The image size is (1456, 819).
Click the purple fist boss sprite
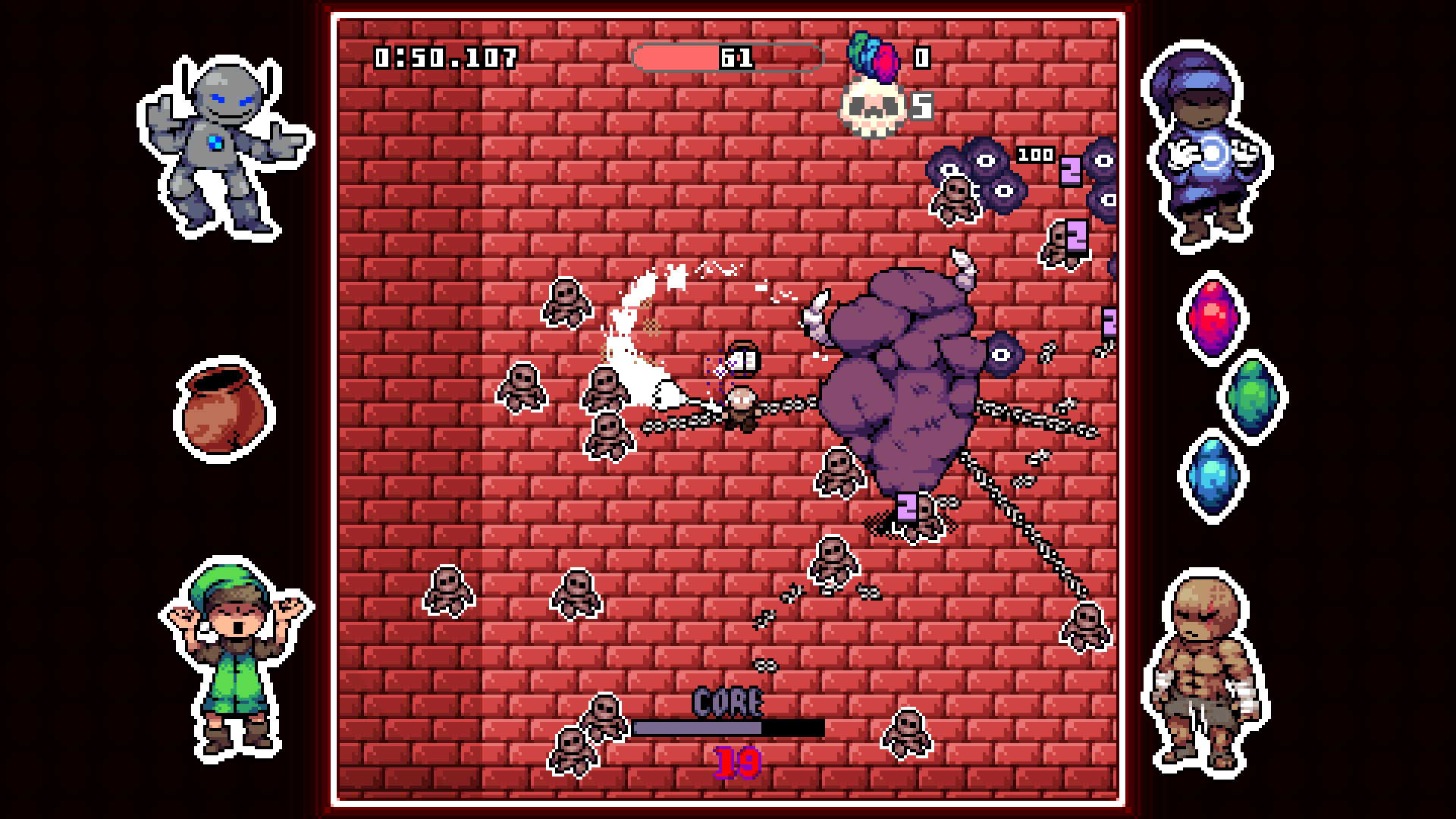pos(899,387)
